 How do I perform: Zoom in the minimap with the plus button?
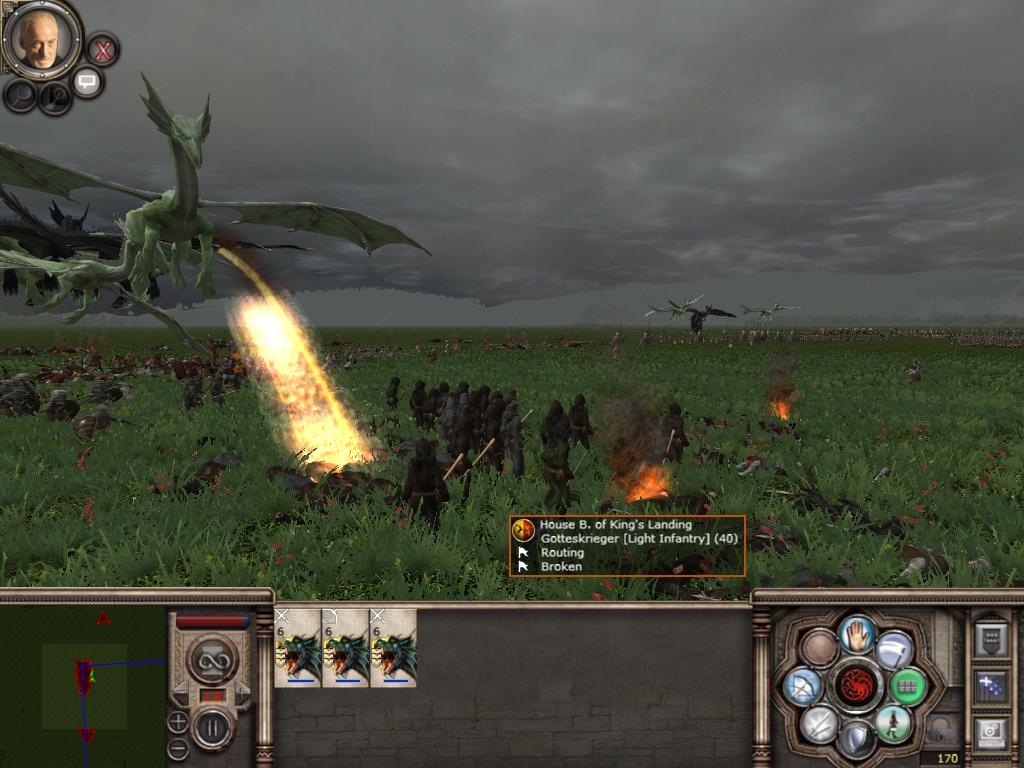pyautogui.click(x=178, y=721)
